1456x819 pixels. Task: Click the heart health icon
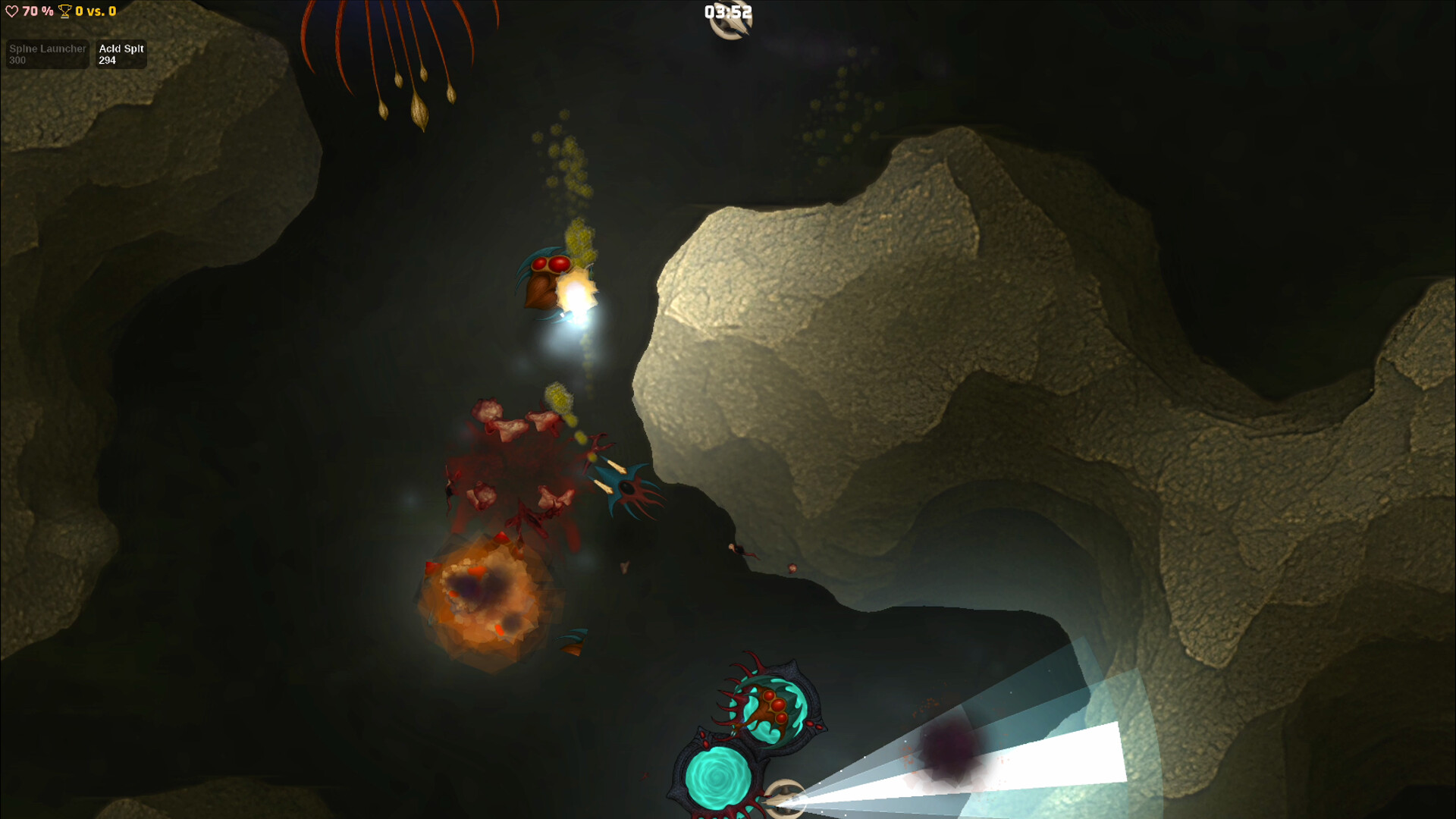[x=11, y=11]
